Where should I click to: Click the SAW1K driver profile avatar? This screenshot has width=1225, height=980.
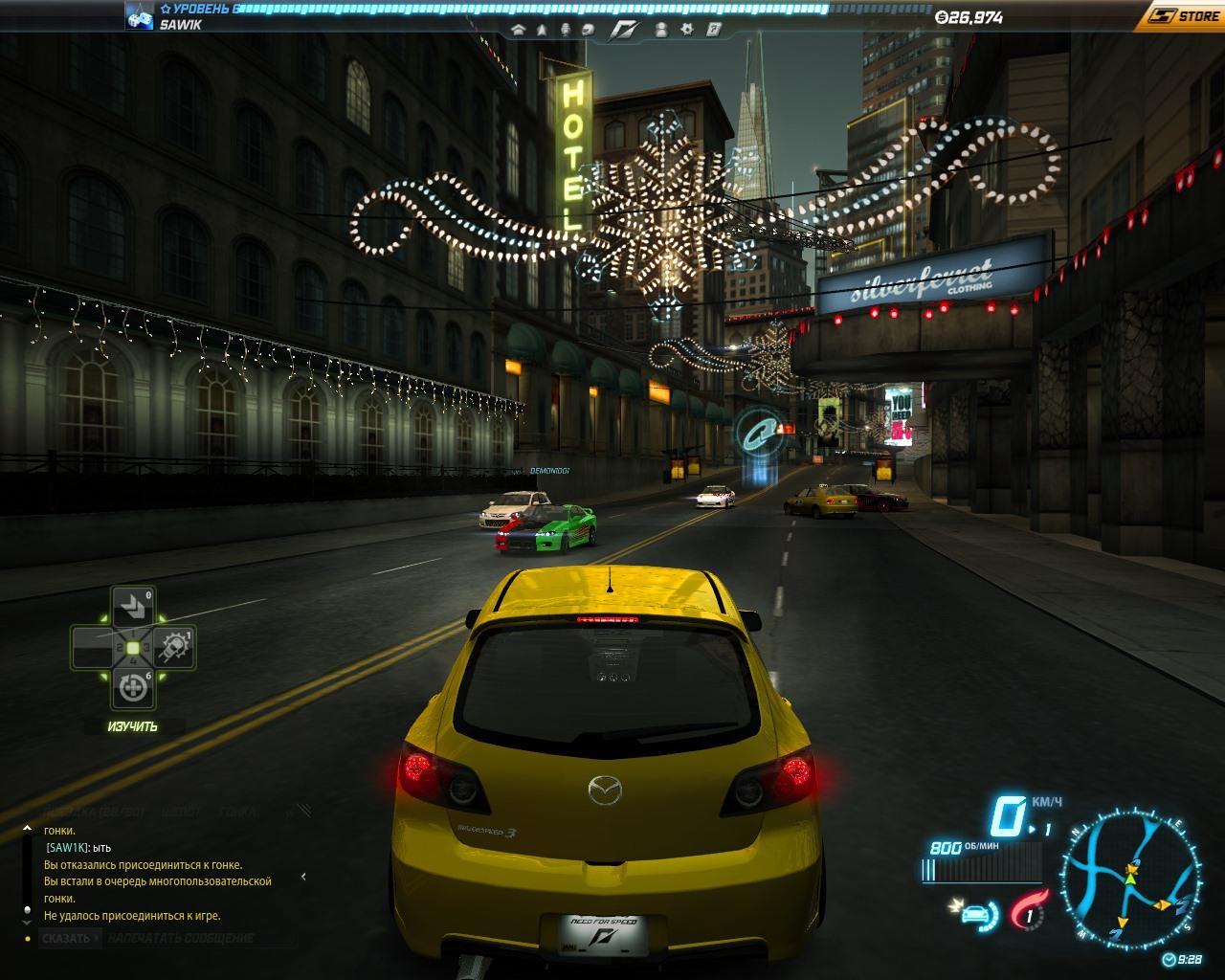139,16
